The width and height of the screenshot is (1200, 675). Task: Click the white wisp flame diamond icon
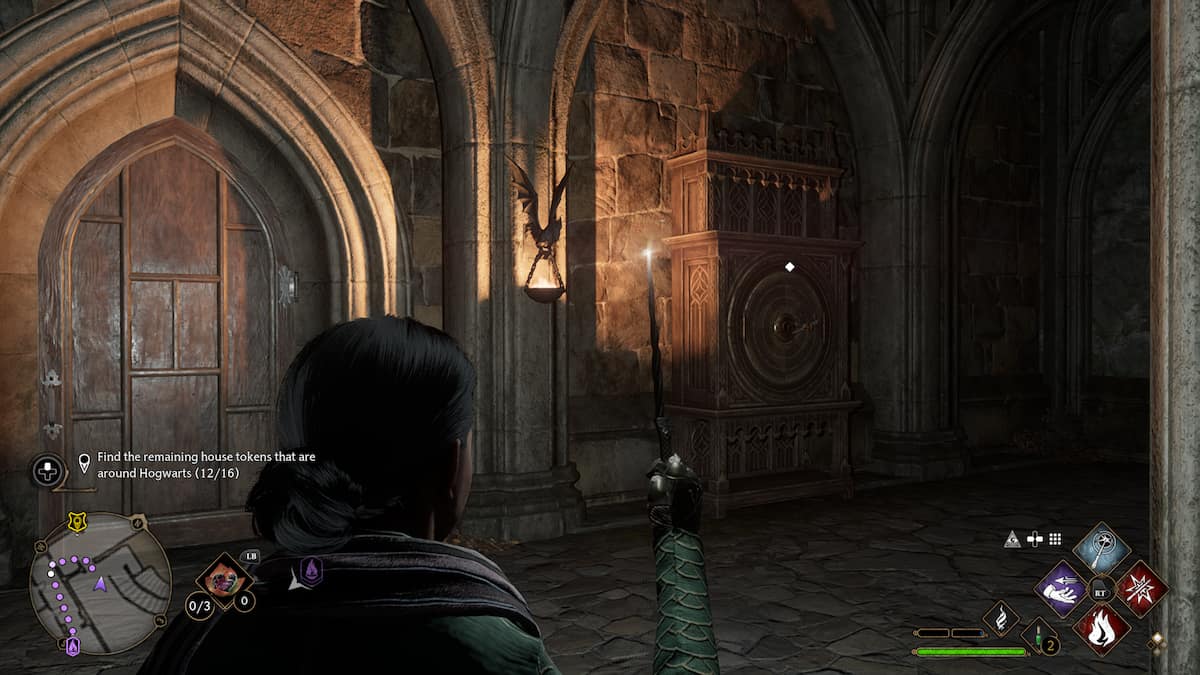pyautogui.click(x=1000, y=618)
